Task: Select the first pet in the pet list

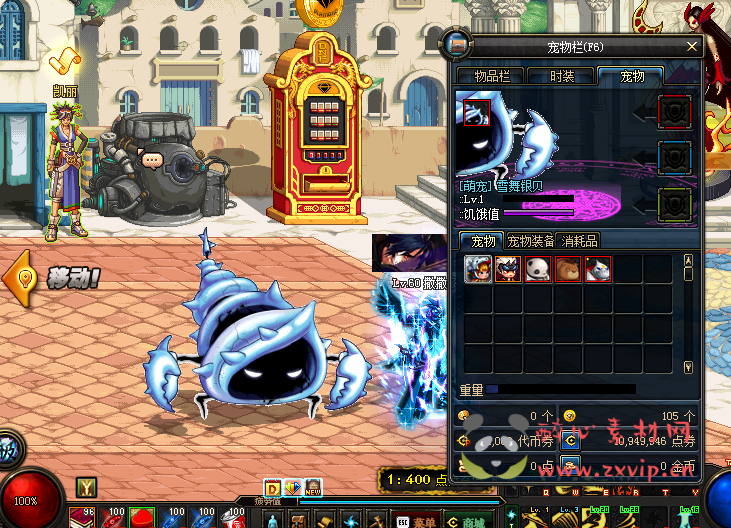Action: coord(478,269)
